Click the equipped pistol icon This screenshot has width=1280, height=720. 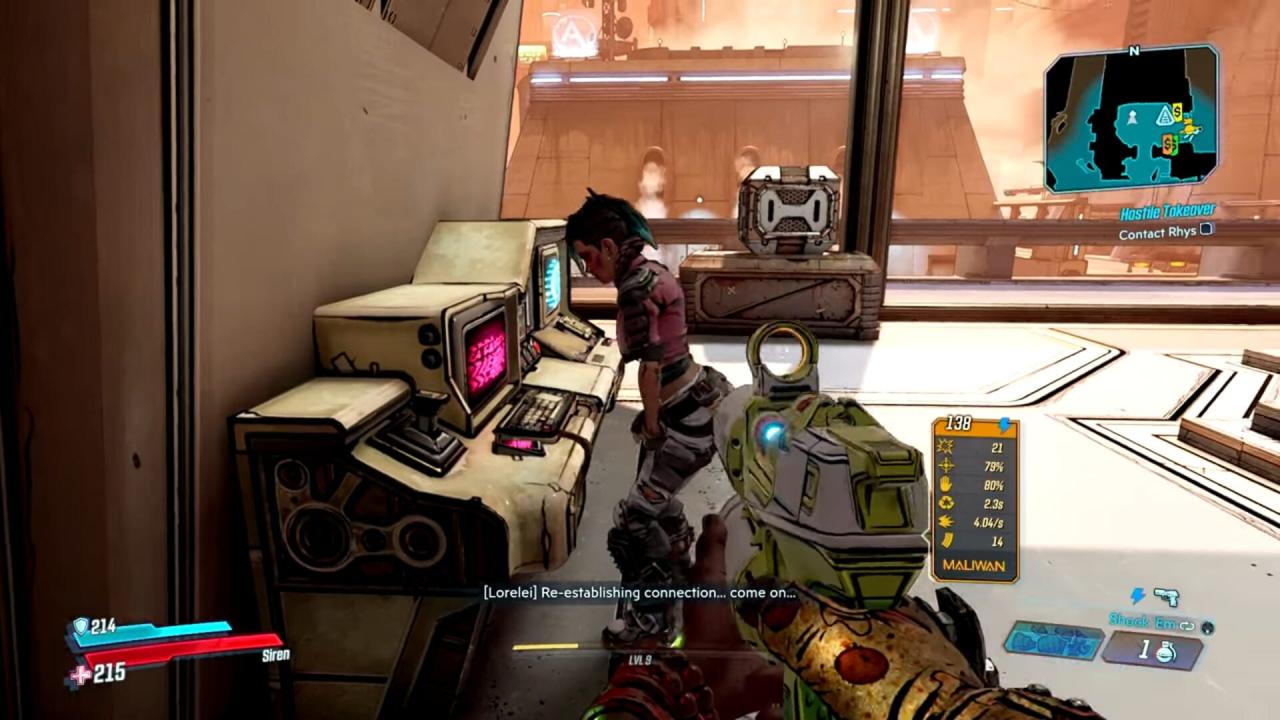1165,597
